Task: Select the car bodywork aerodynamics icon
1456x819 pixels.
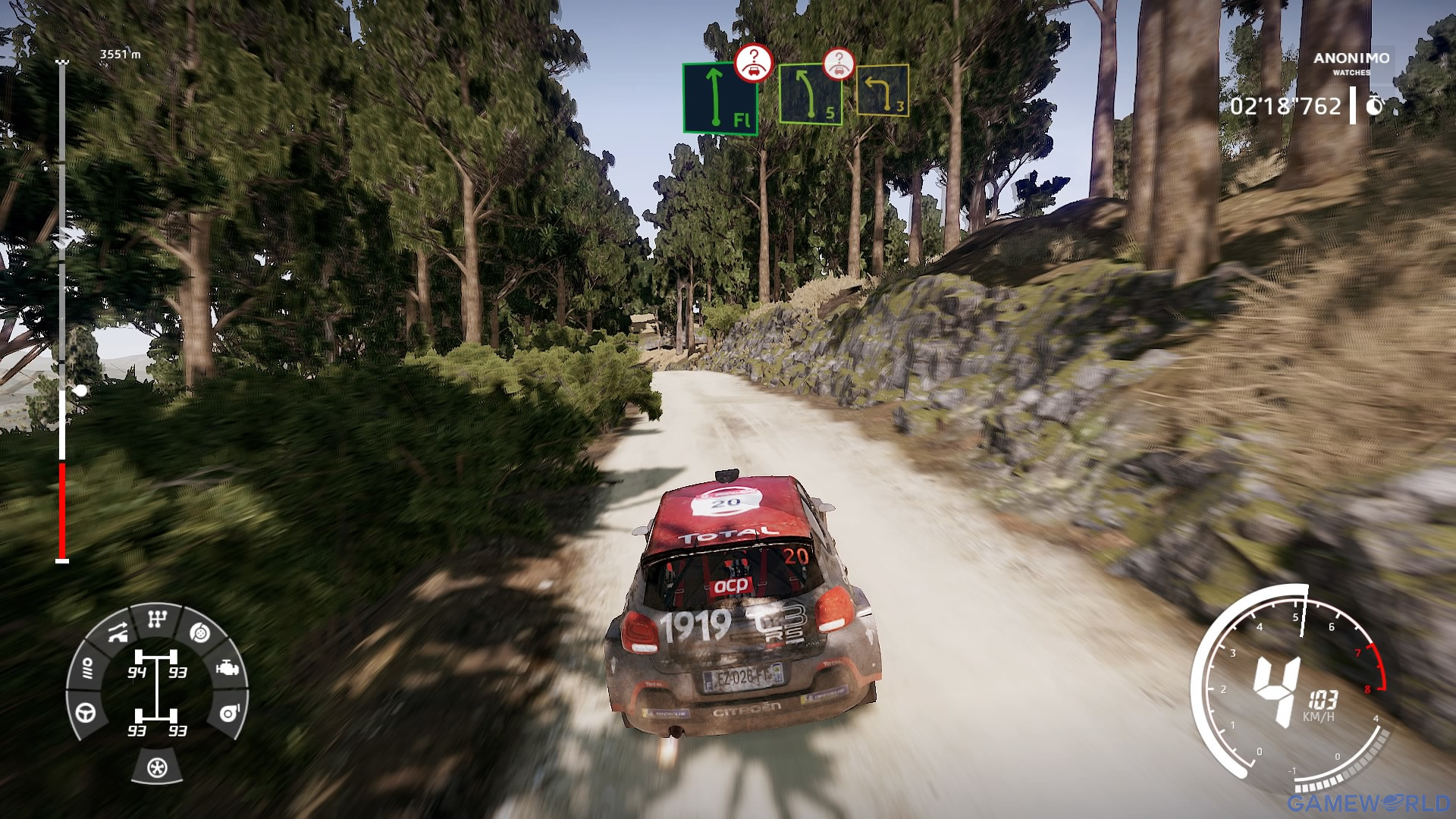Action: (x=117, y=632)
